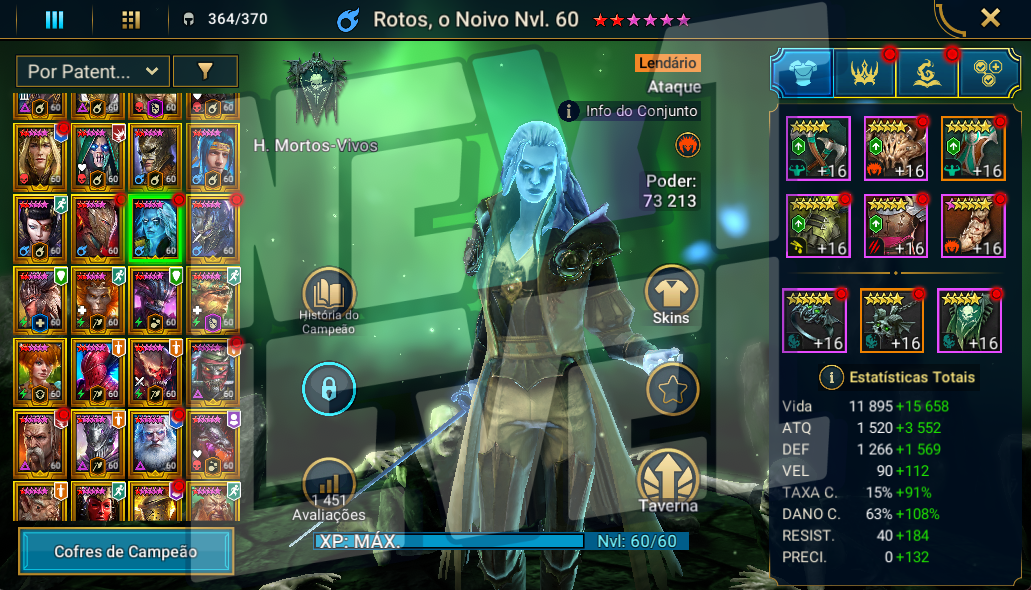
Task: Open the Skins menu
Action: 671,294
